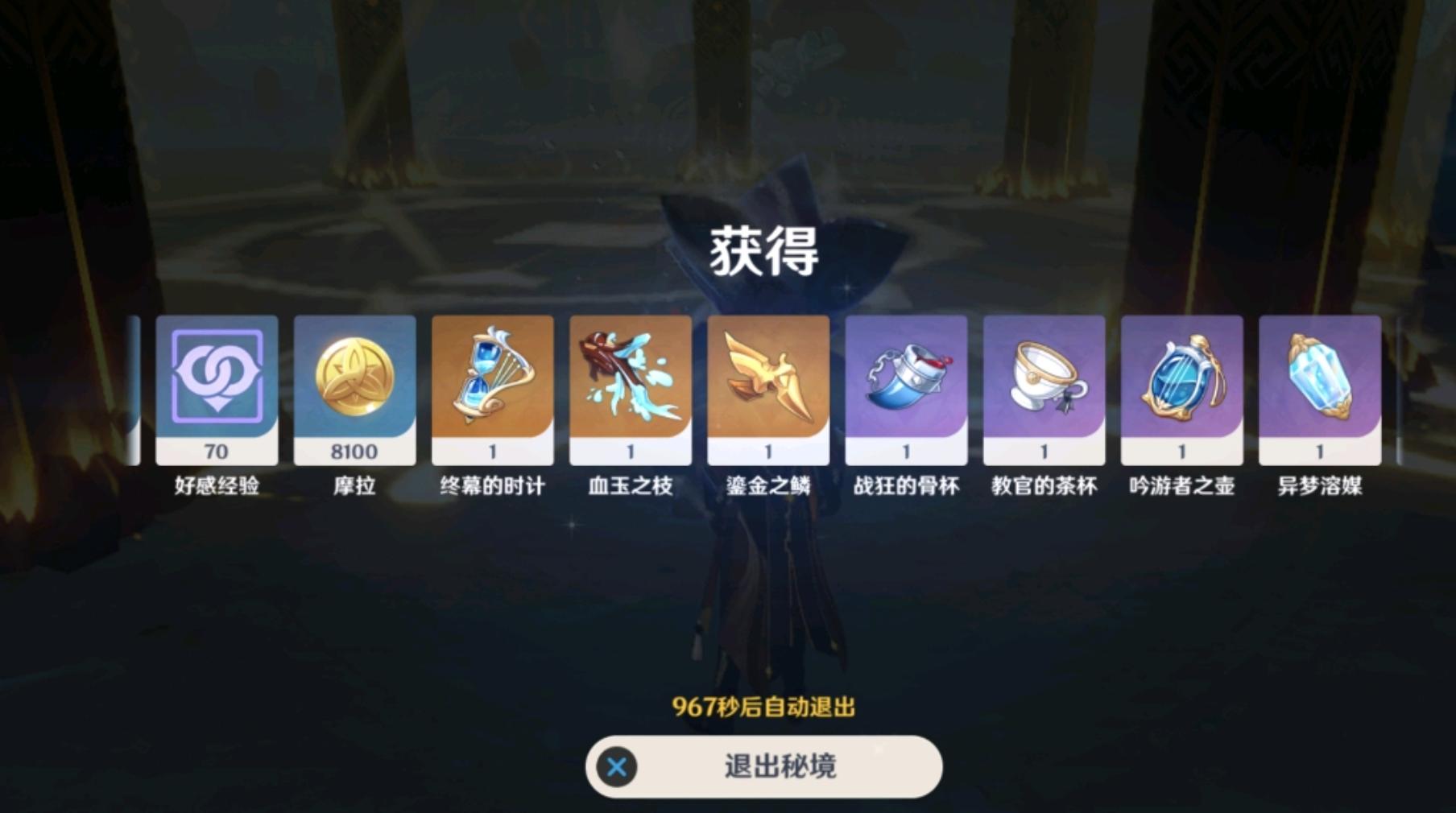The height and width of the screenshot is (813, 1456).
Task: View the 血玉之枝 reward card
Action: point(630,386)
